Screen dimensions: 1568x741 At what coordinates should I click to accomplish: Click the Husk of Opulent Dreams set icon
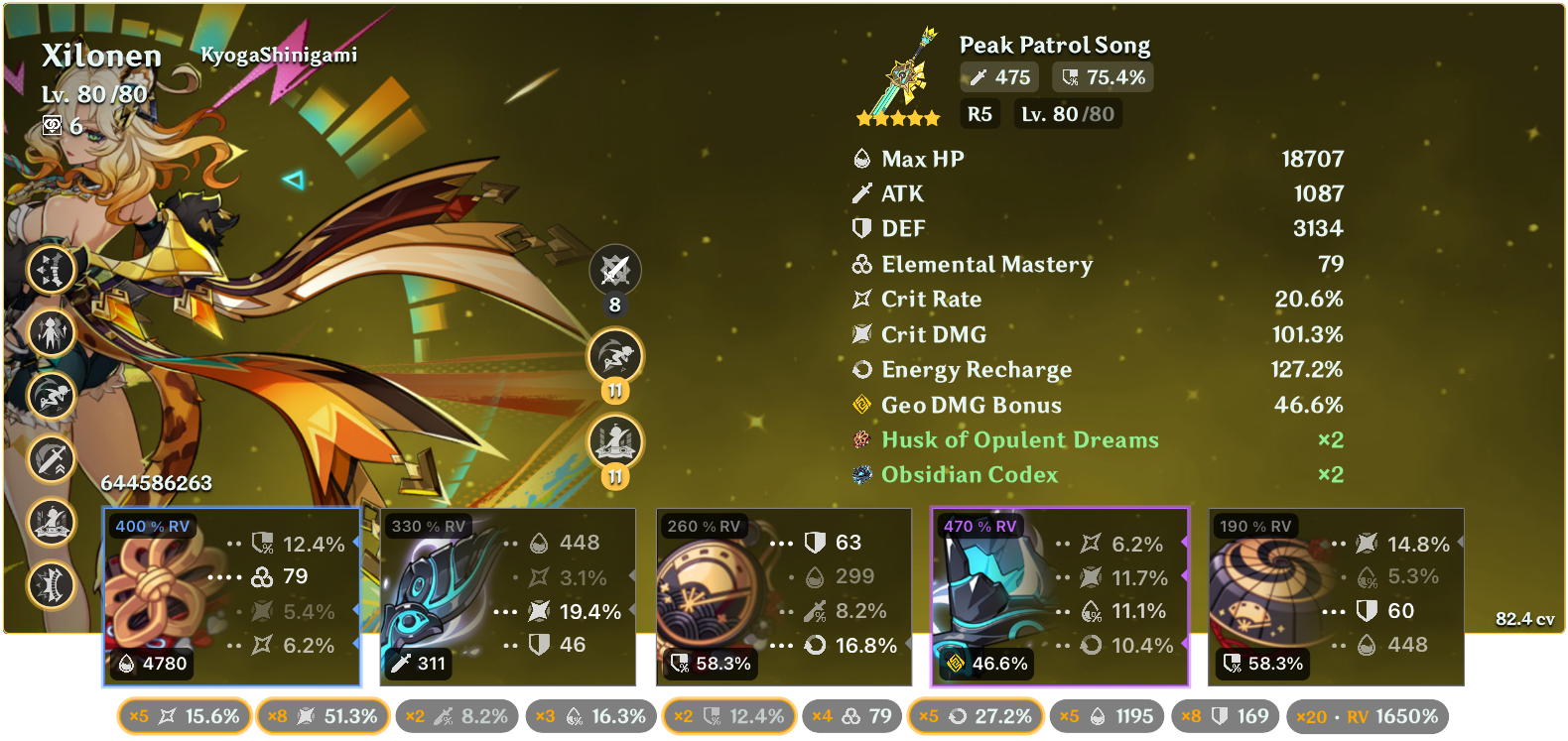[859, 439]
